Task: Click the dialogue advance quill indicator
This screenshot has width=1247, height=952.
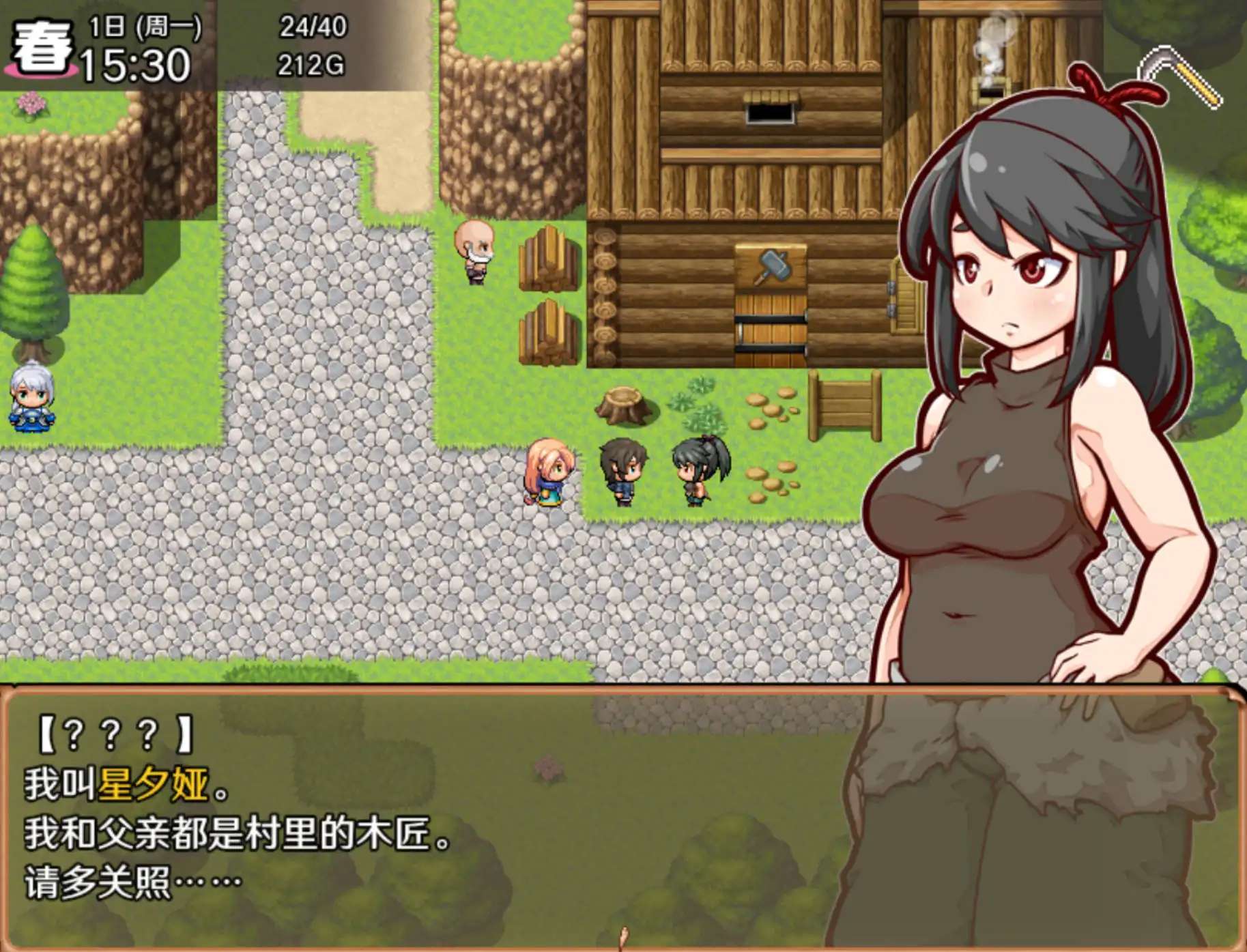Action: click(x=622, y=938)
